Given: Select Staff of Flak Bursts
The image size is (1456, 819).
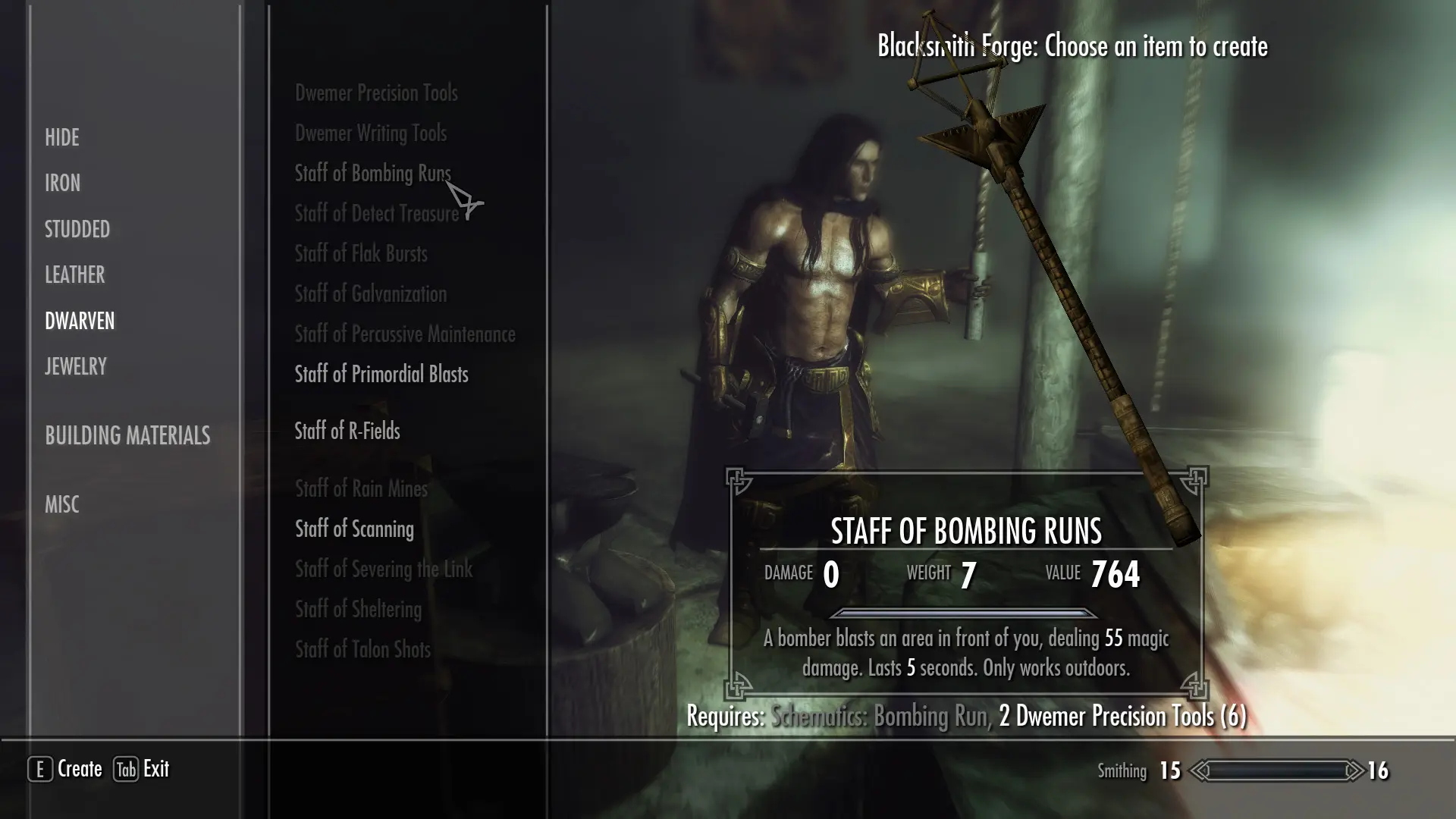Looking at the screenshot, I should point(360,254).
